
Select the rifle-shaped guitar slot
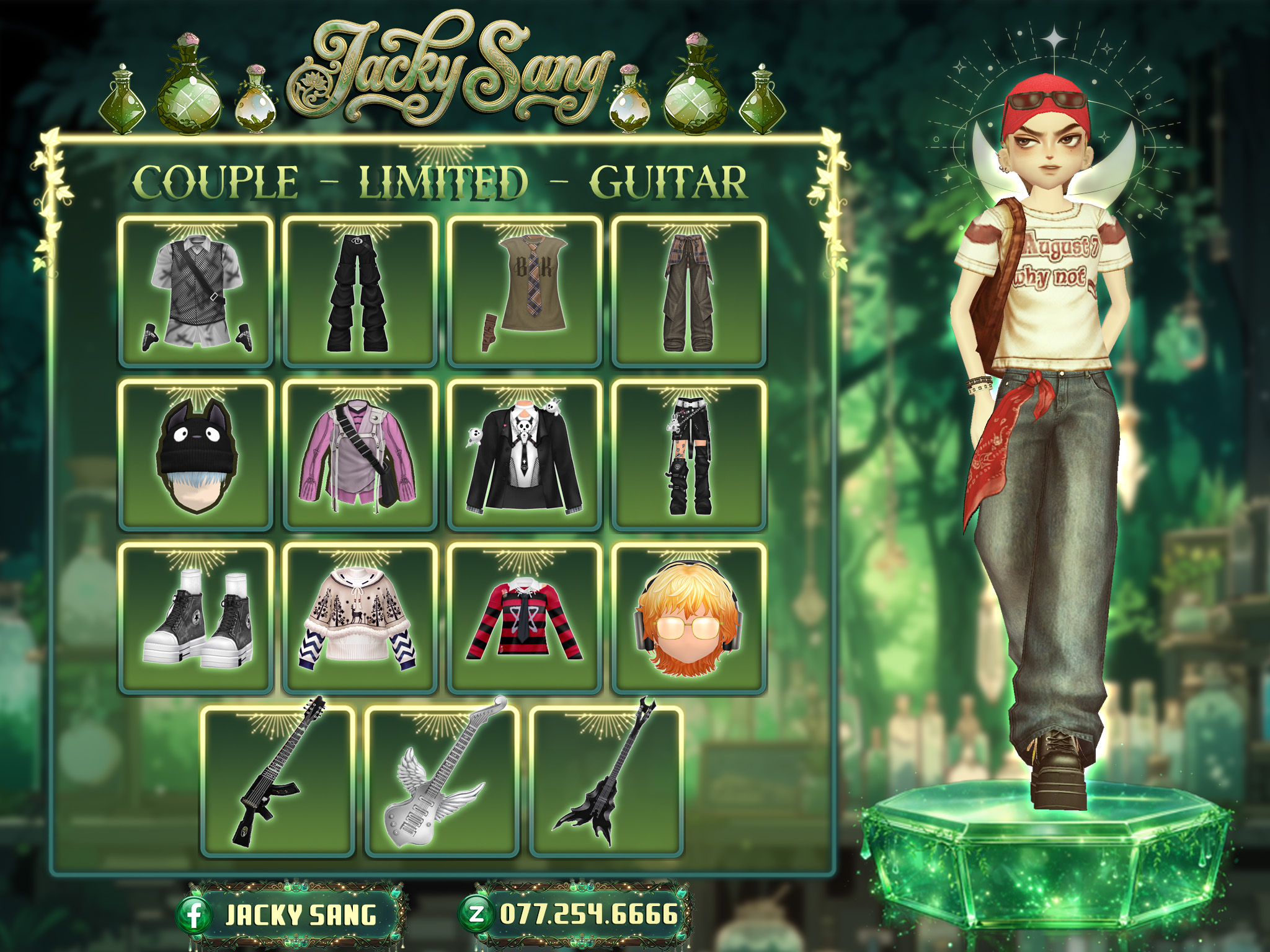tap(278, 782)
